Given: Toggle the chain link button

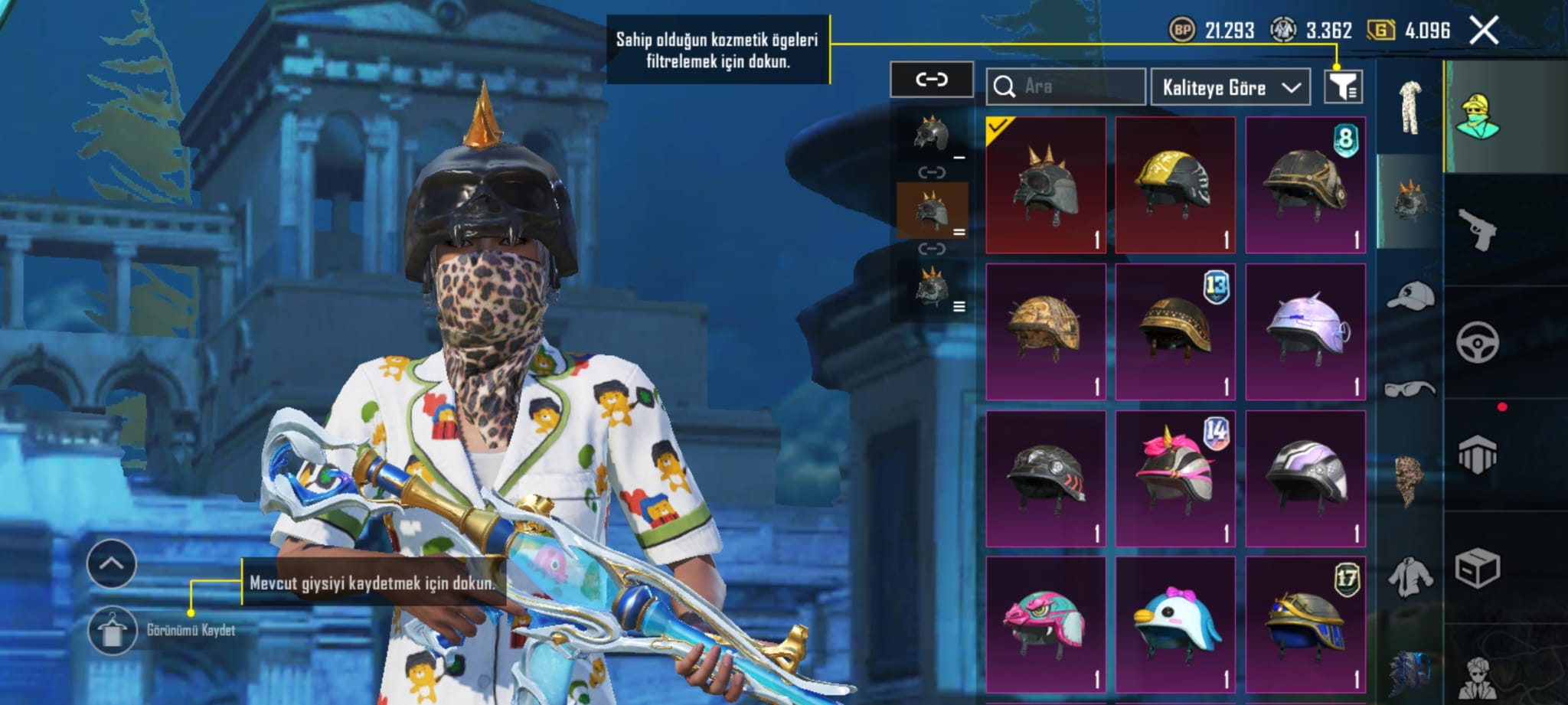Looking at the screenshot, I should click(x=932, y=80).
